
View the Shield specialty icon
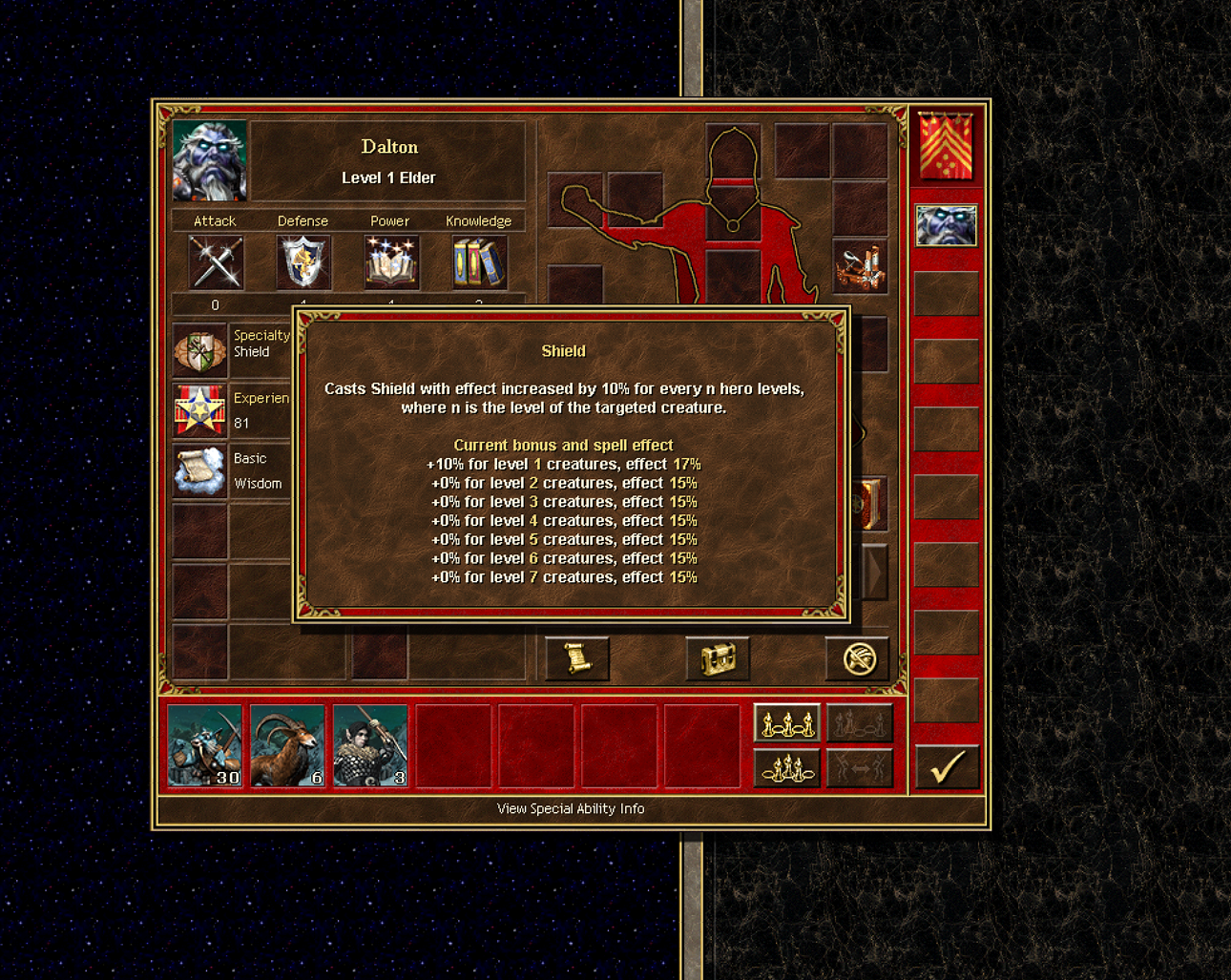pyautogui.click(x=199, y=350)
